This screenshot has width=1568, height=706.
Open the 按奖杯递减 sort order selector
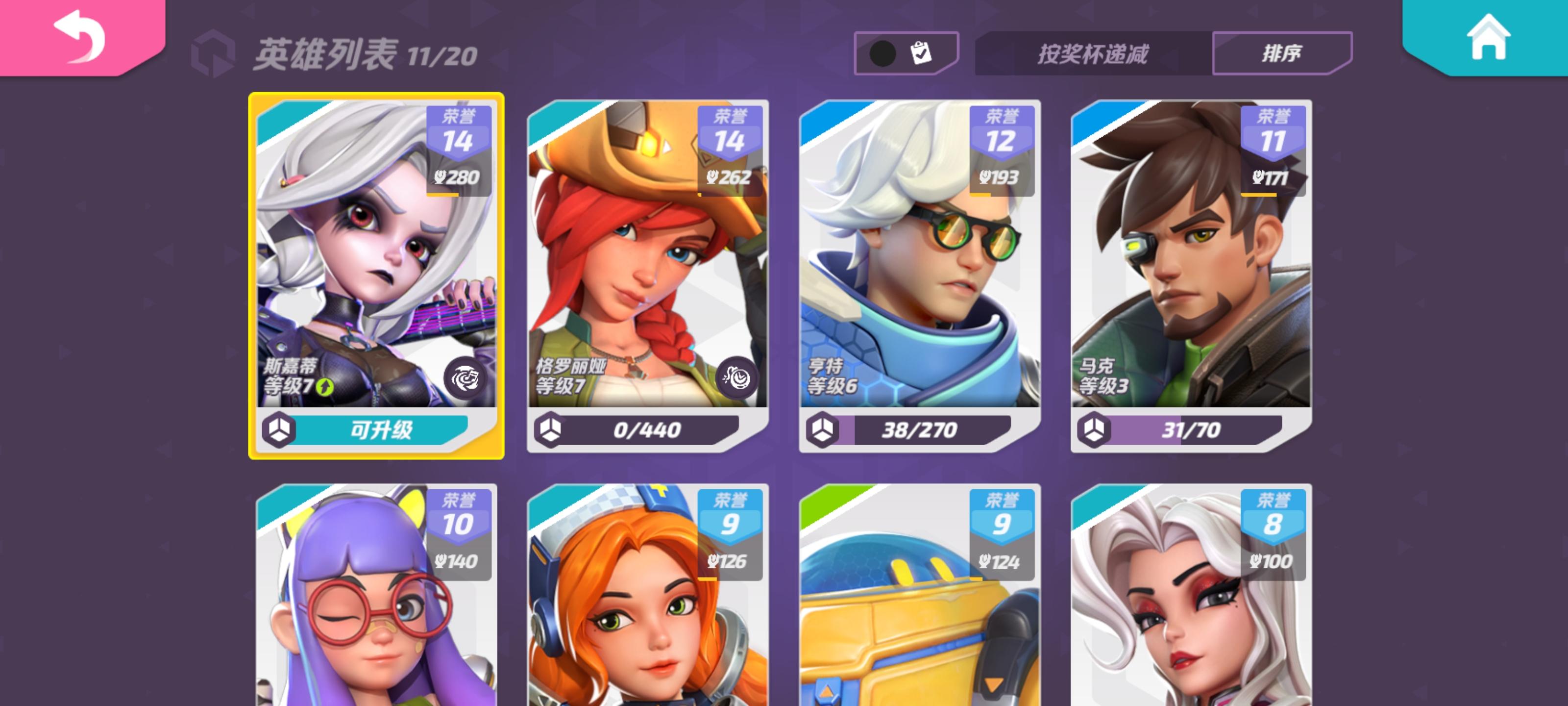coord(1093,53)
